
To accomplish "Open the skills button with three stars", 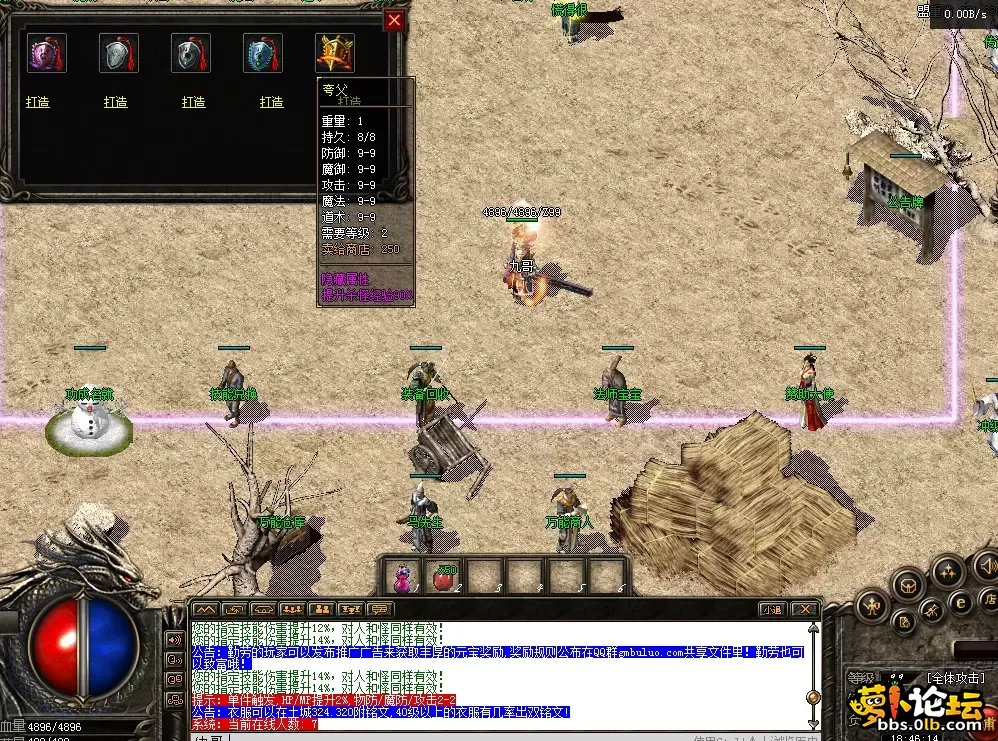I will point(946,571).
